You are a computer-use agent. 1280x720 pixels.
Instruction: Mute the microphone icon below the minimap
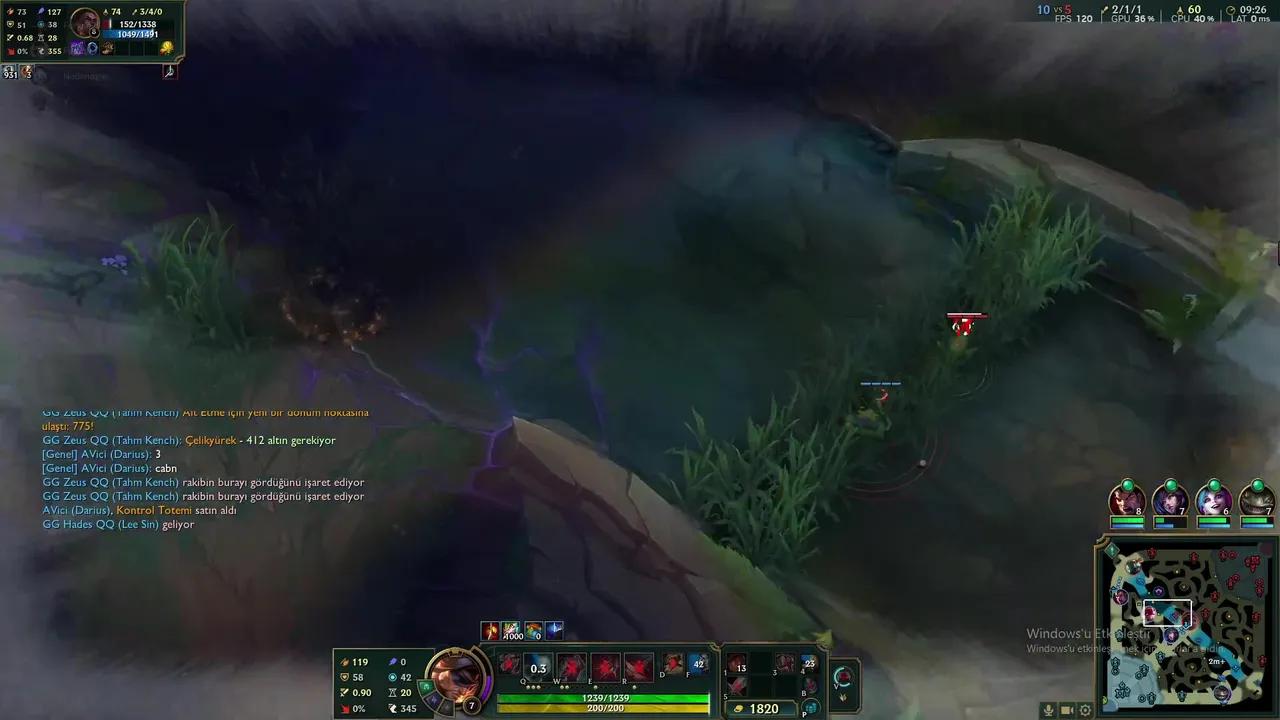coord(1049,710)
